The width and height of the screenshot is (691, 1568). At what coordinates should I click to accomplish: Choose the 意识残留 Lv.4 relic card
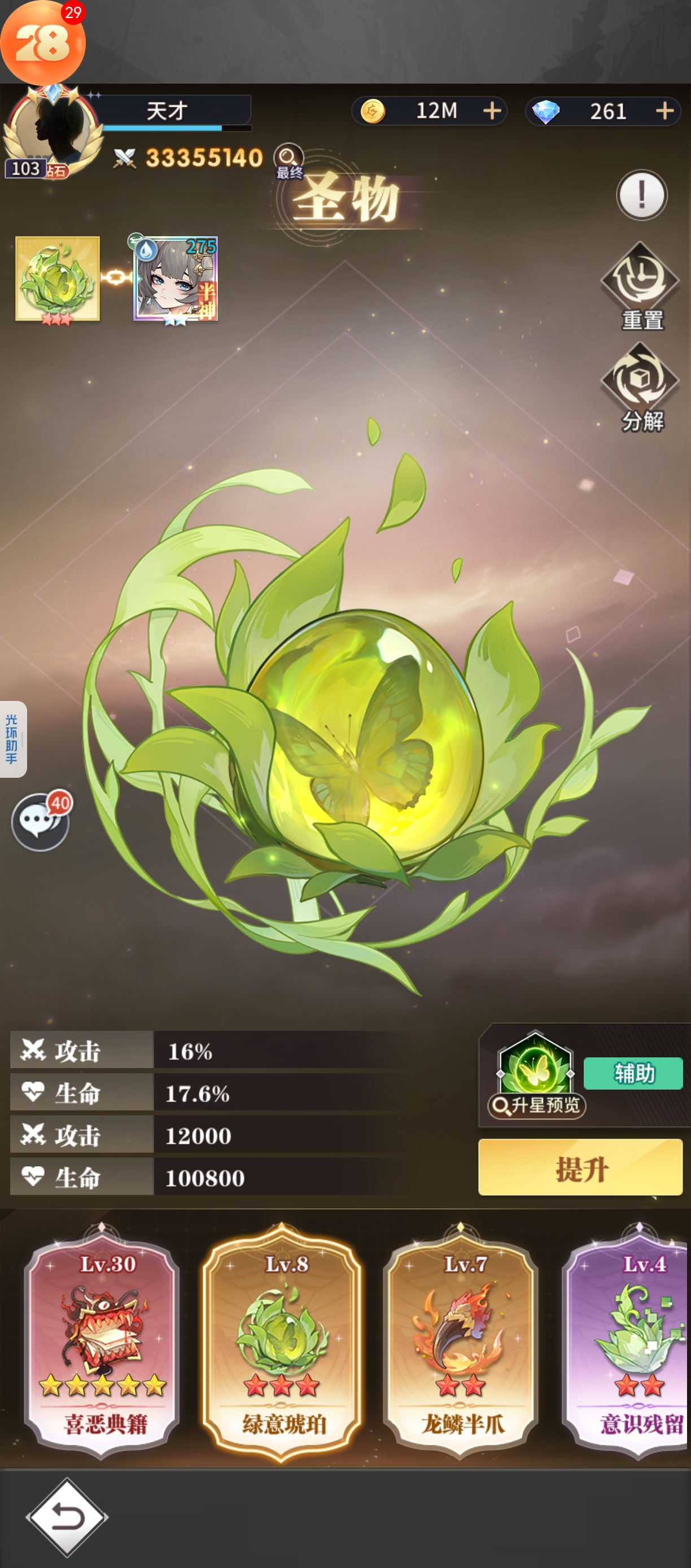(x=633, y=1340)
